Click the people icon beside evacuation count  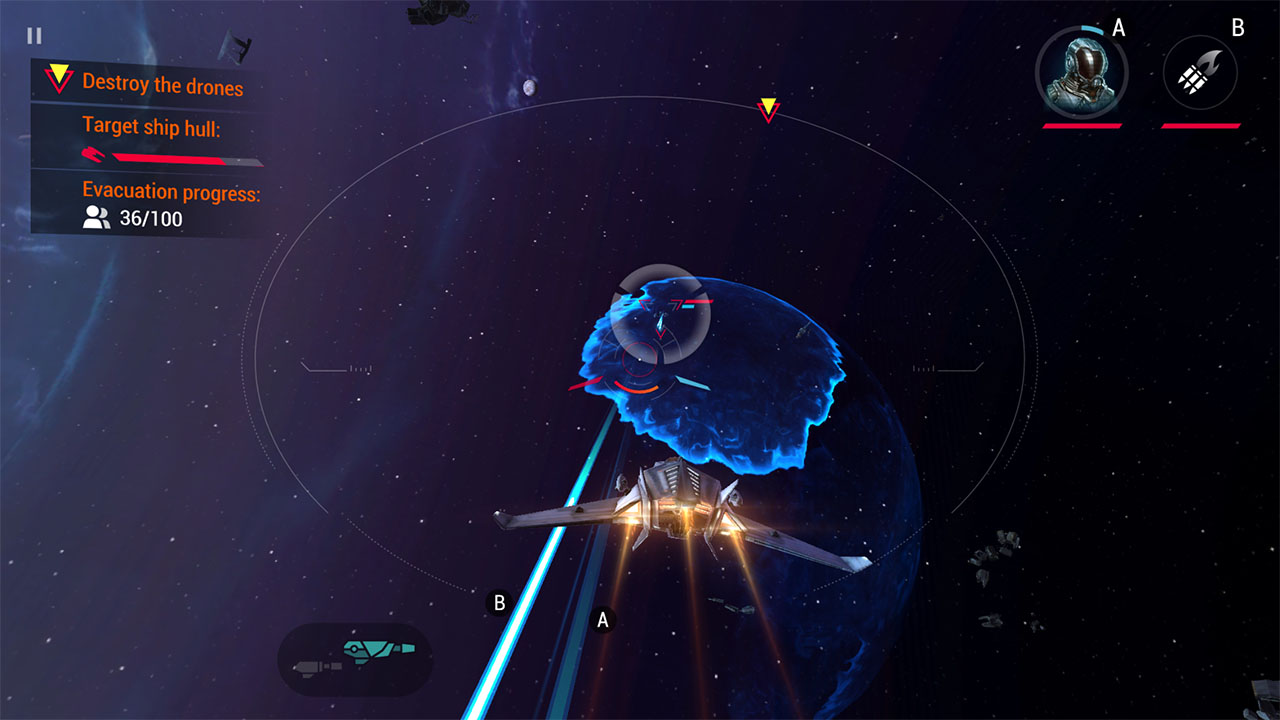tap(97, 216)
